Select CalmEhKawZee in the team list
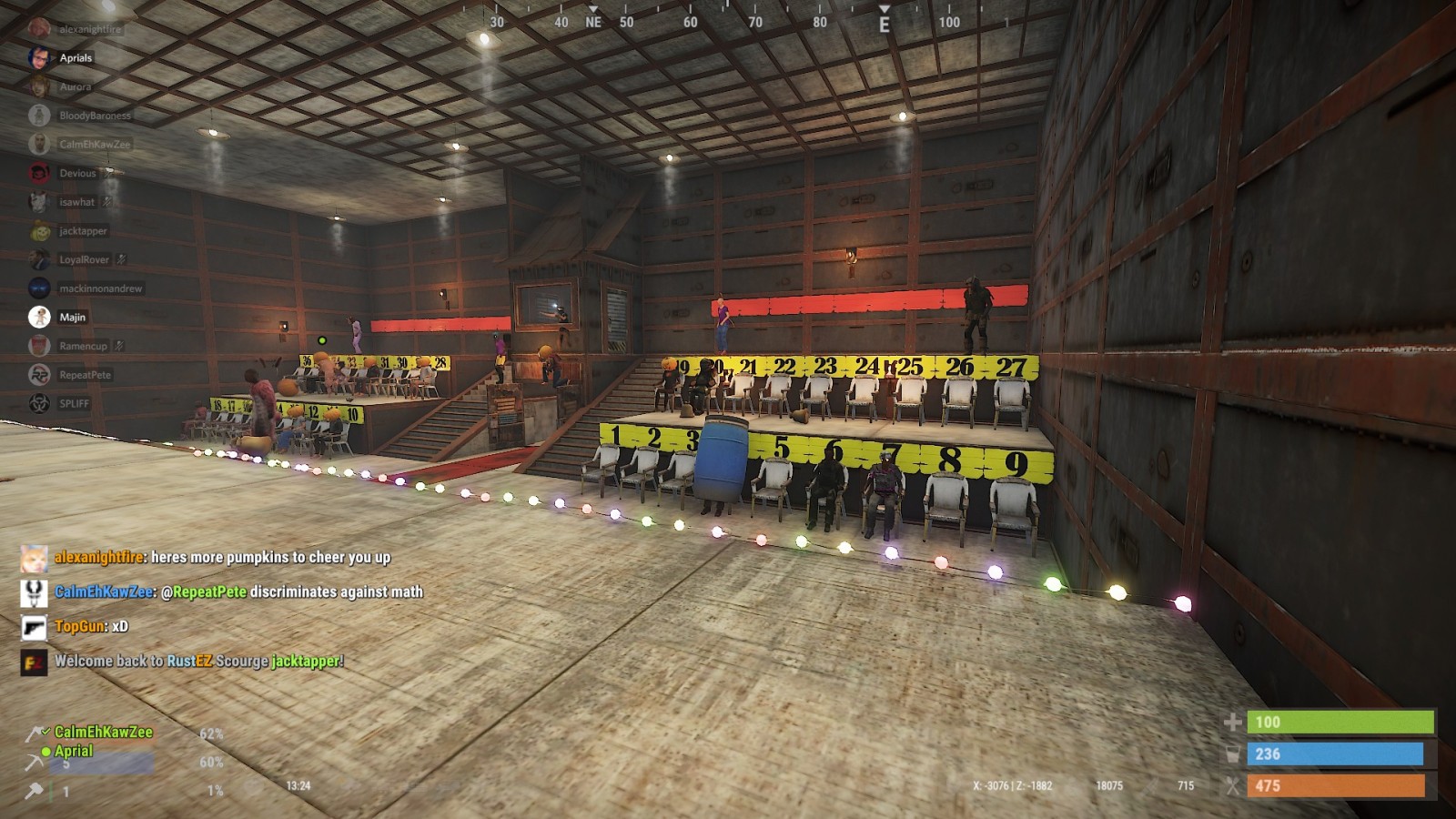Screen dimensions: 1456x819 103,732
